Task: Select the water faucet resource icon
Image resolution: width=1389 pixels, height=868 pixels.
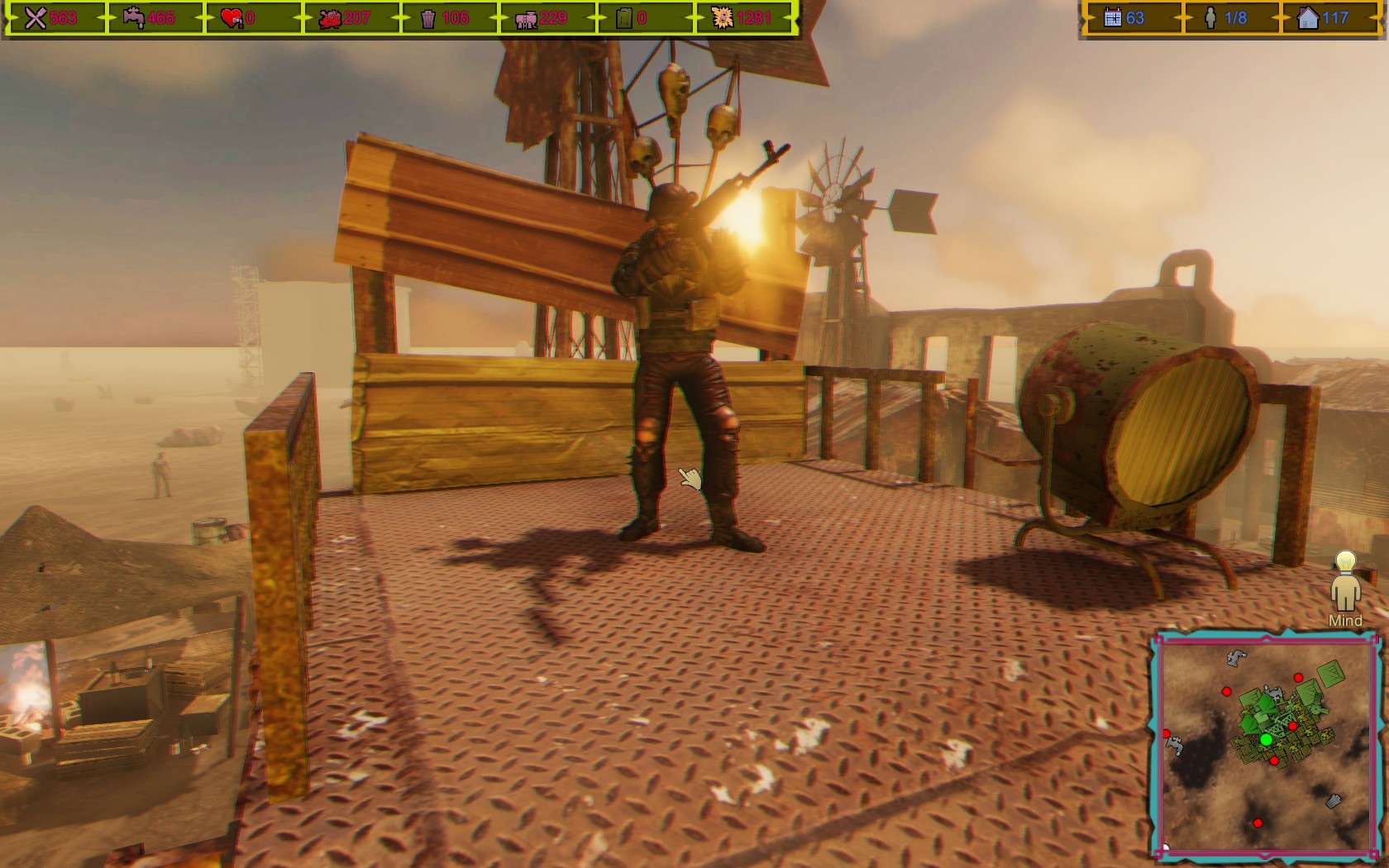Action: tap(131, 17)
